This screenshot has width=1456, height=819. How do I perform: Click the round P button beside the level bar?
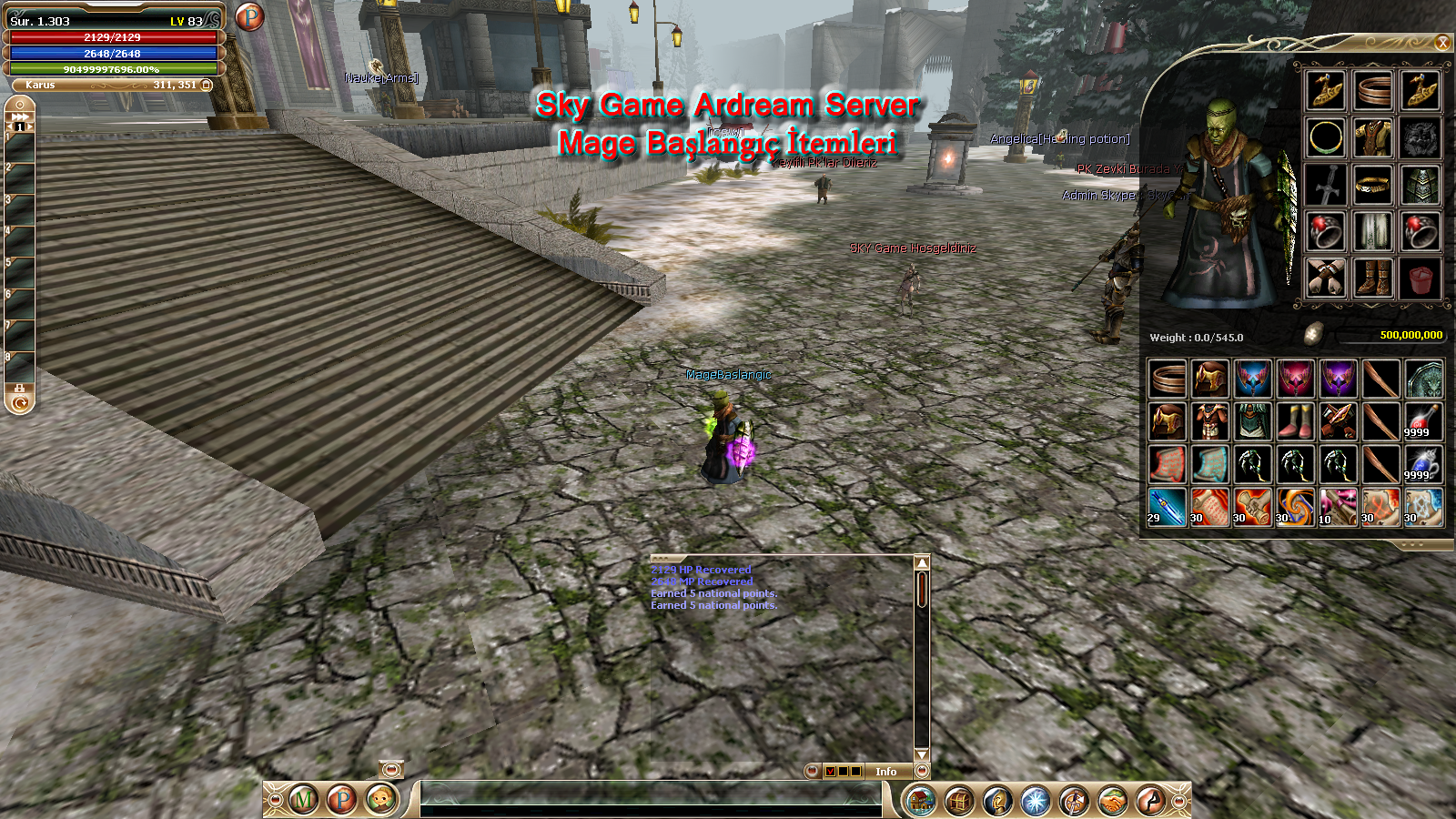[x=249, y=17]
